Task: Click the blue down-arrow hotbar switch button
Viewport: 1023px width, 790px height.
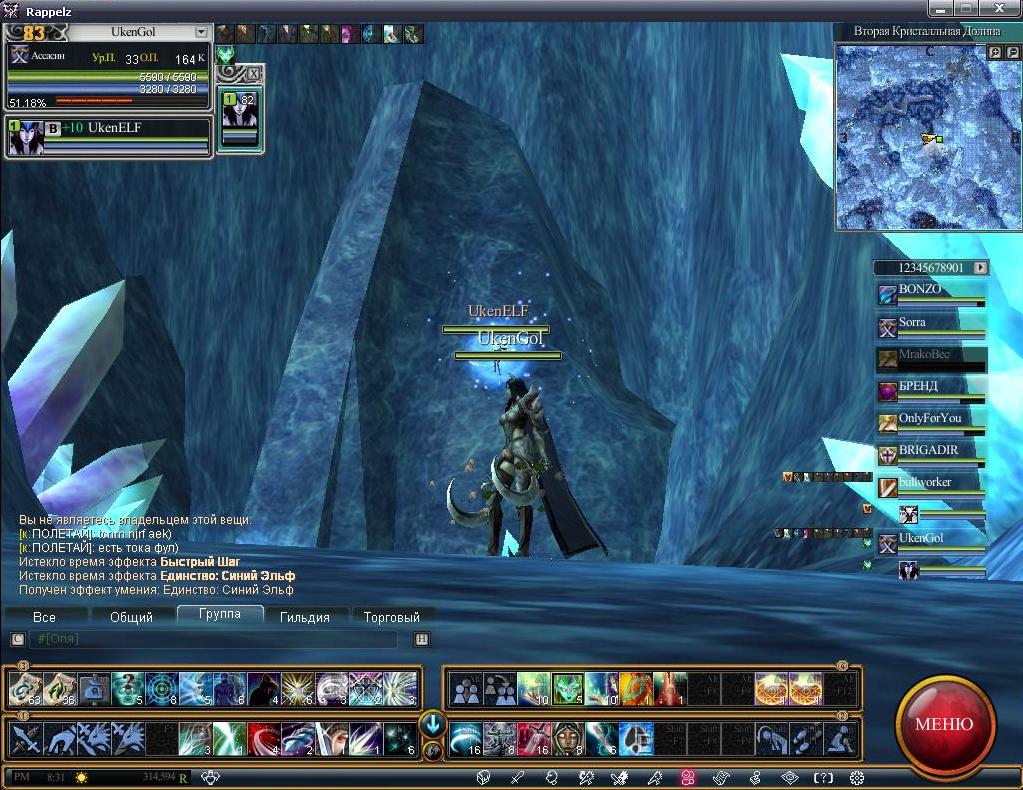Action: pos(432,724)
